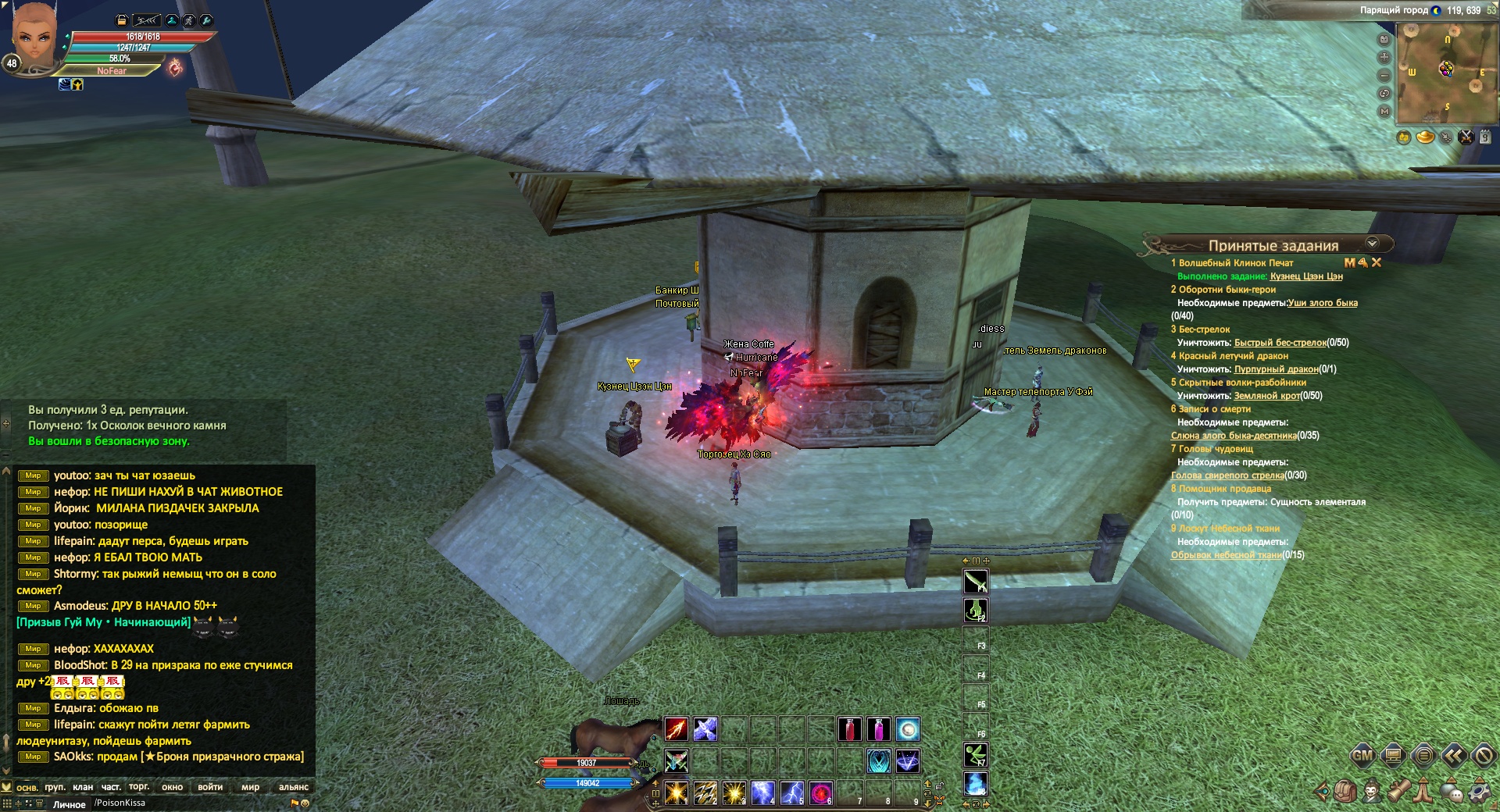Click the Уши злого быка quest link
The height and width of the screenshot is (812, 1500).
[x=1323, y=303]
